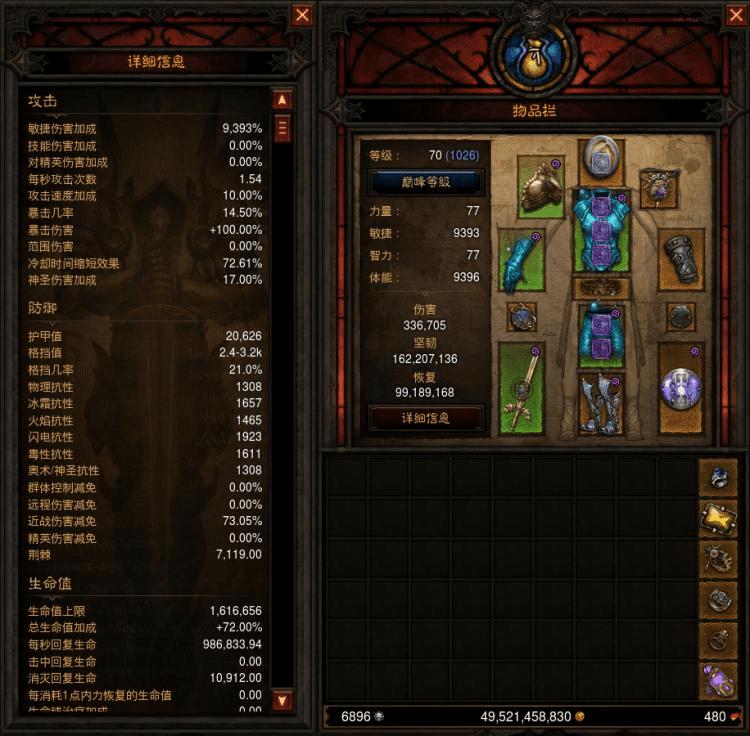Screen dimensions: 750x736
Task: Select the off-hand round shield slot
Action: (681, 388)
